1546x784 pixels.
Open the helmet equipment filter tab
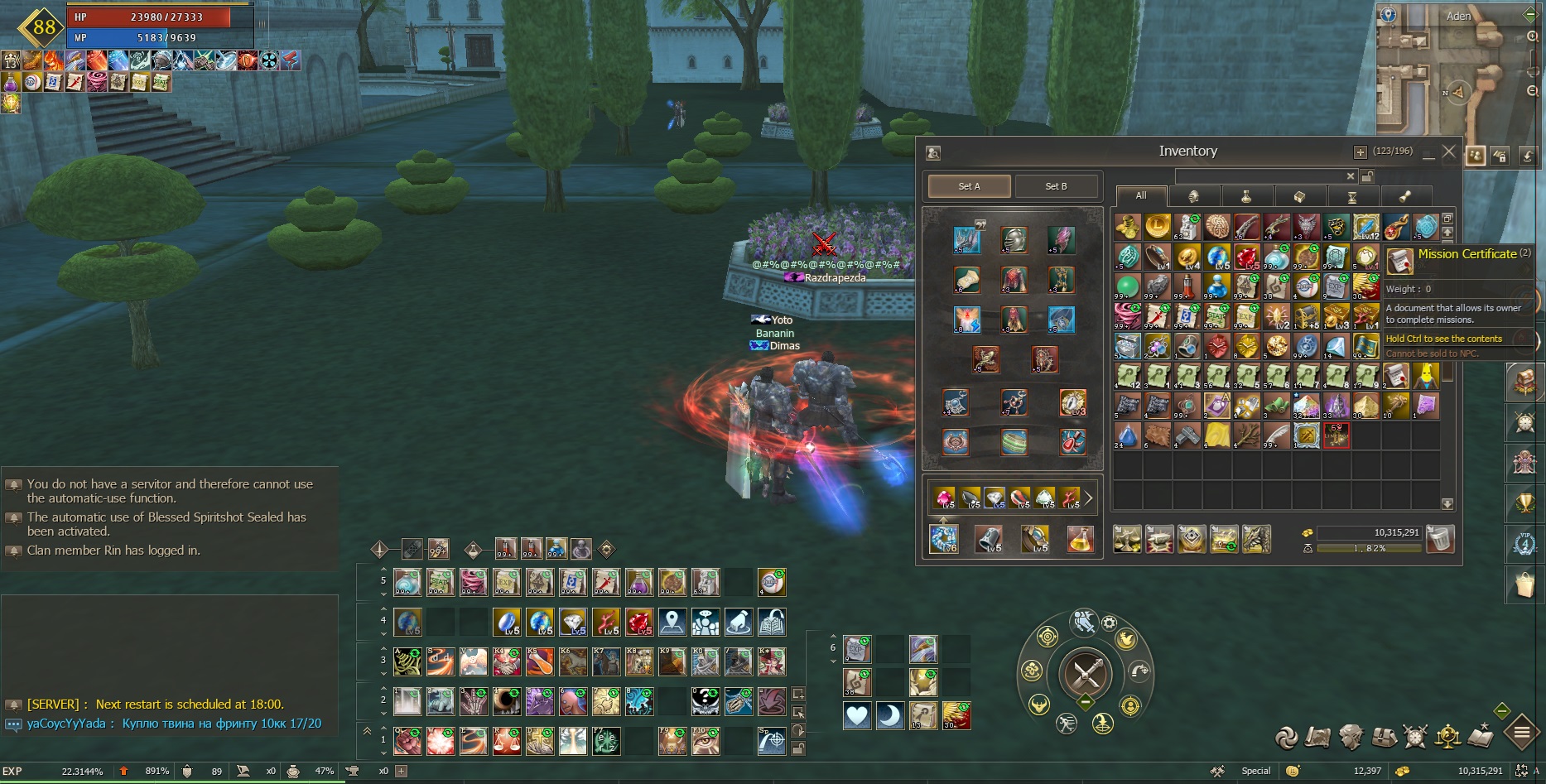click(x=1193, y=196)
